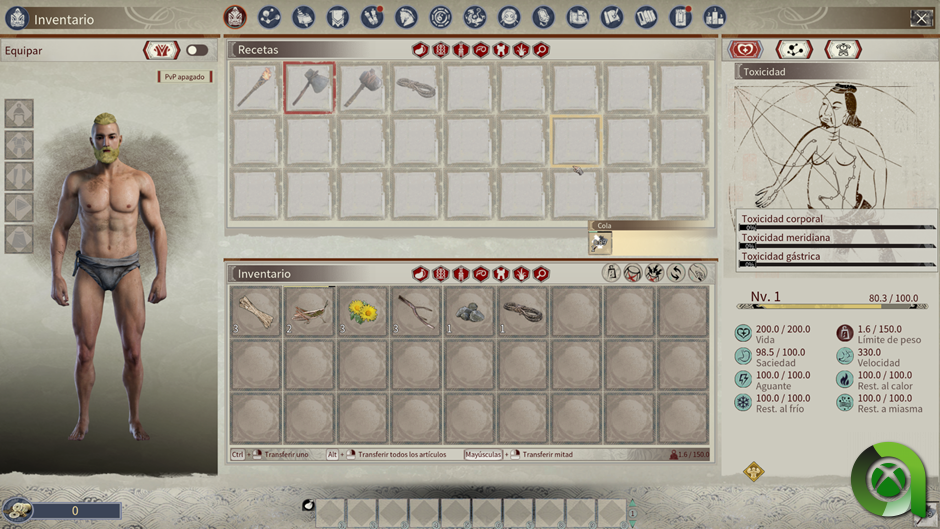Toggle the switch in the Equipar header
The height and width of the screenshot is (529, 940).
click(197, 50)
